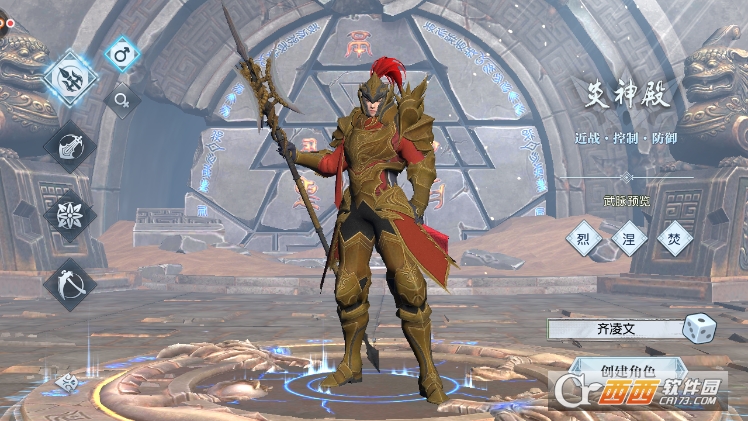
Task: Pick the flower emblem class icon
Action: pyautogui.click(x=70, y=215)
